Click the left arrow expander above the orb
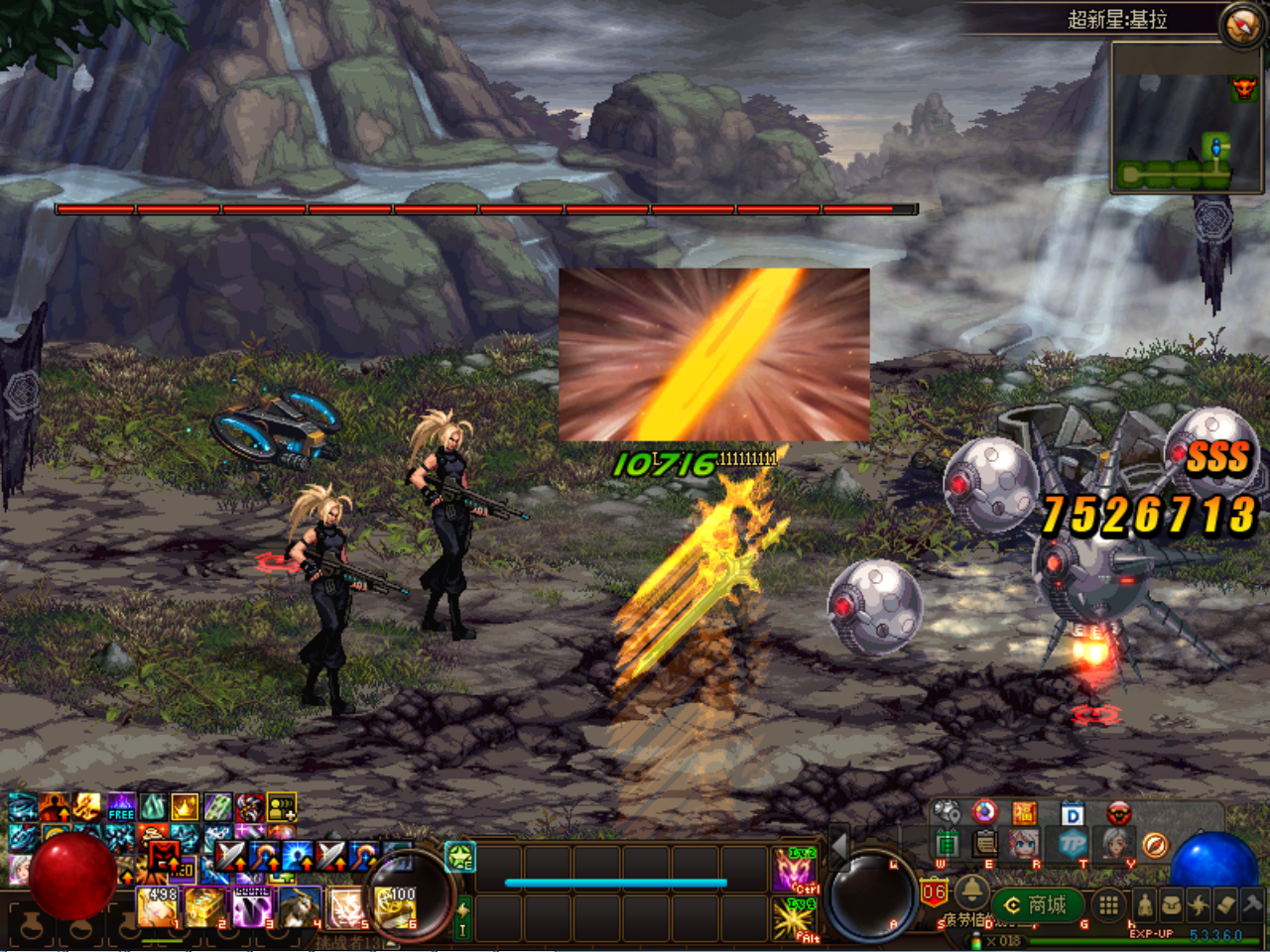This screenshot has height=952, width=1270. pos(838,845)
